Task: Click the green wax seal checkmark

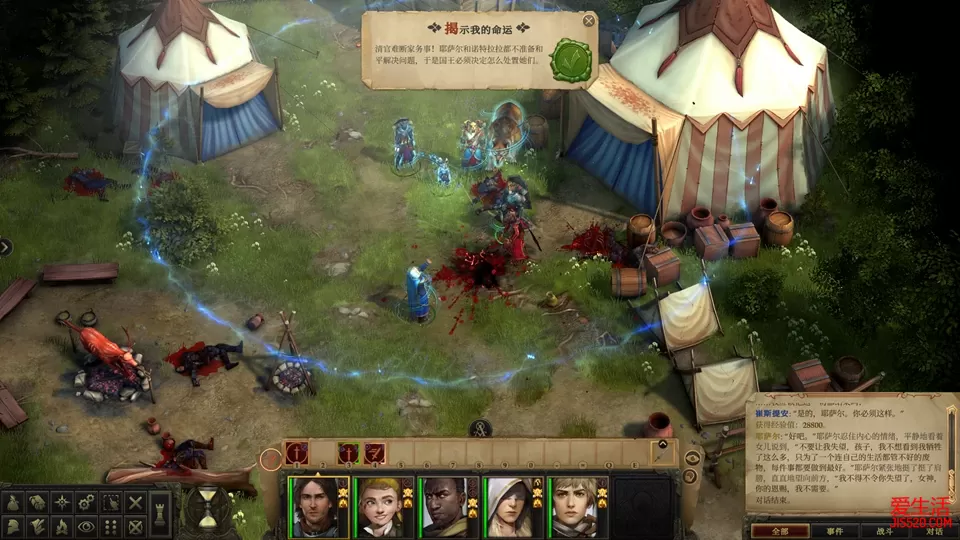Action: 570,60
